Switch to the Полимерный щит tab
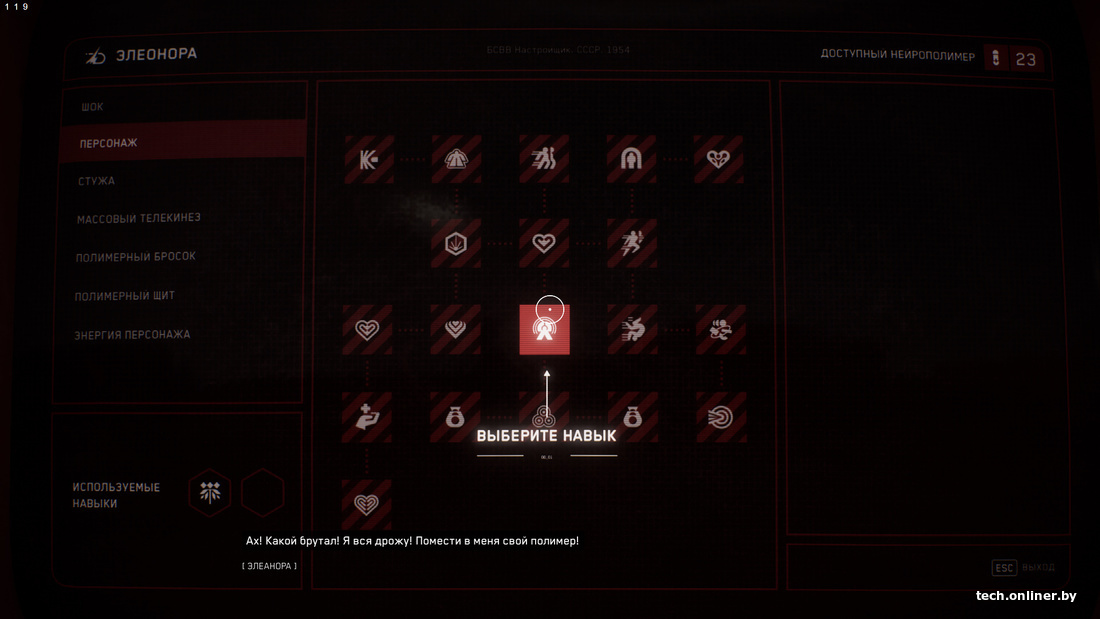 125,296
